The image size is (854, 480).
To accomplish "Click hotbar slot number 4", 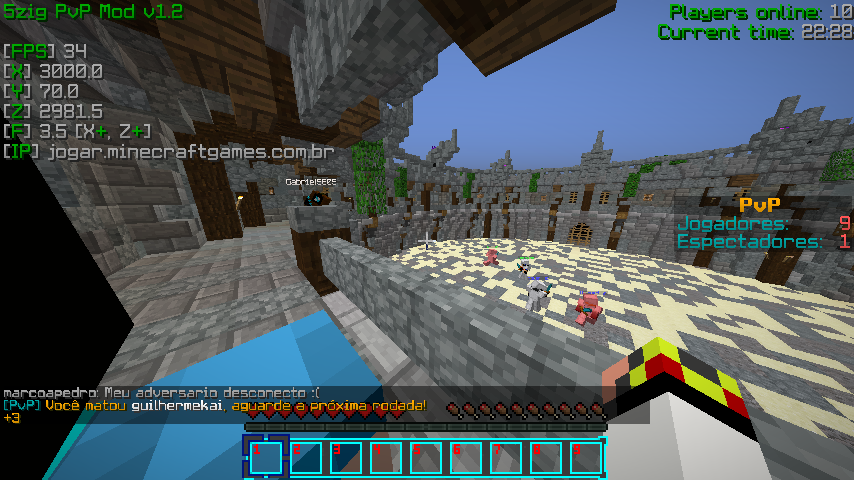I will coord(386,457).
